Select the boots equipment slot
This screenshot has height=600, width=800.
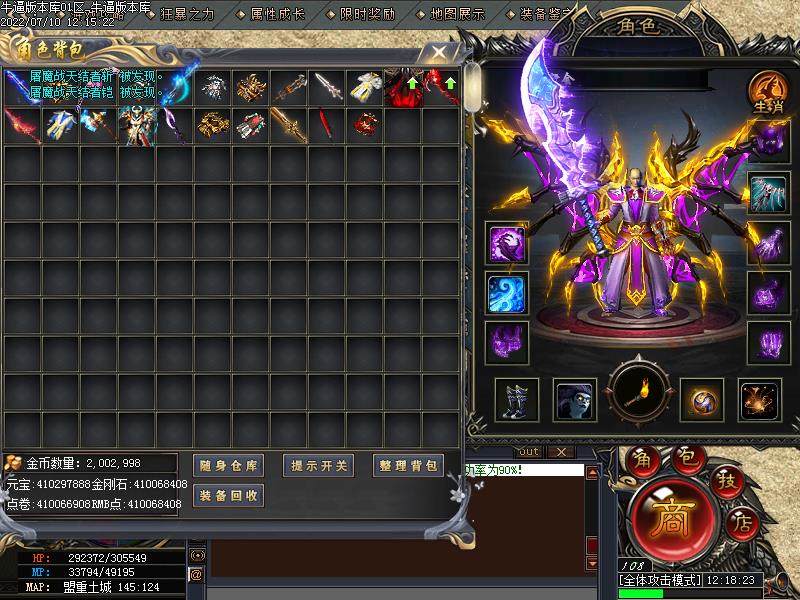click(x=516, y=400)
